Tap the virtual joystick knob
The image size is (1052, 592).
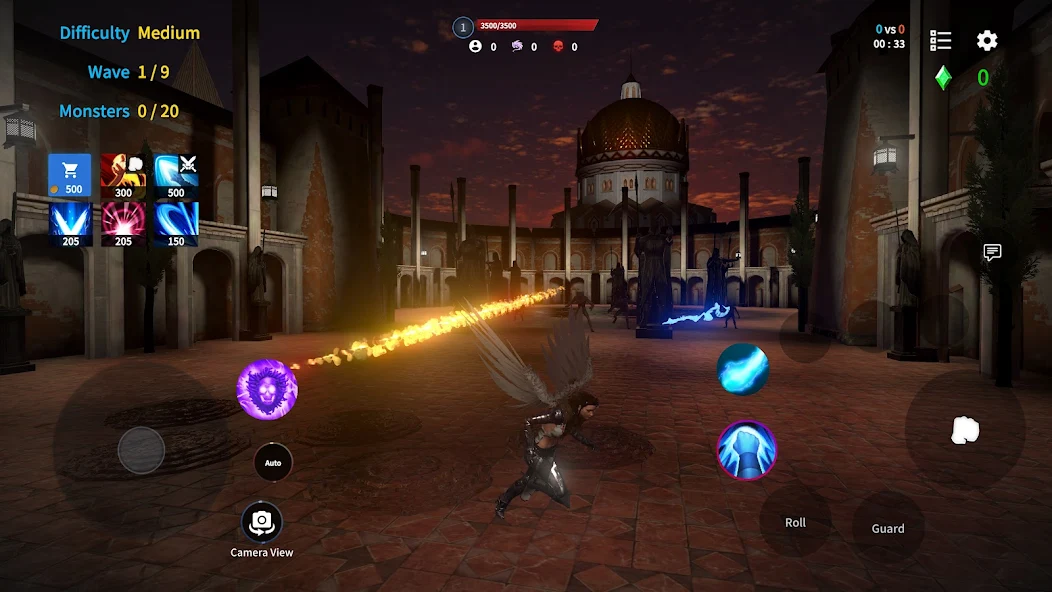(141, 450)
